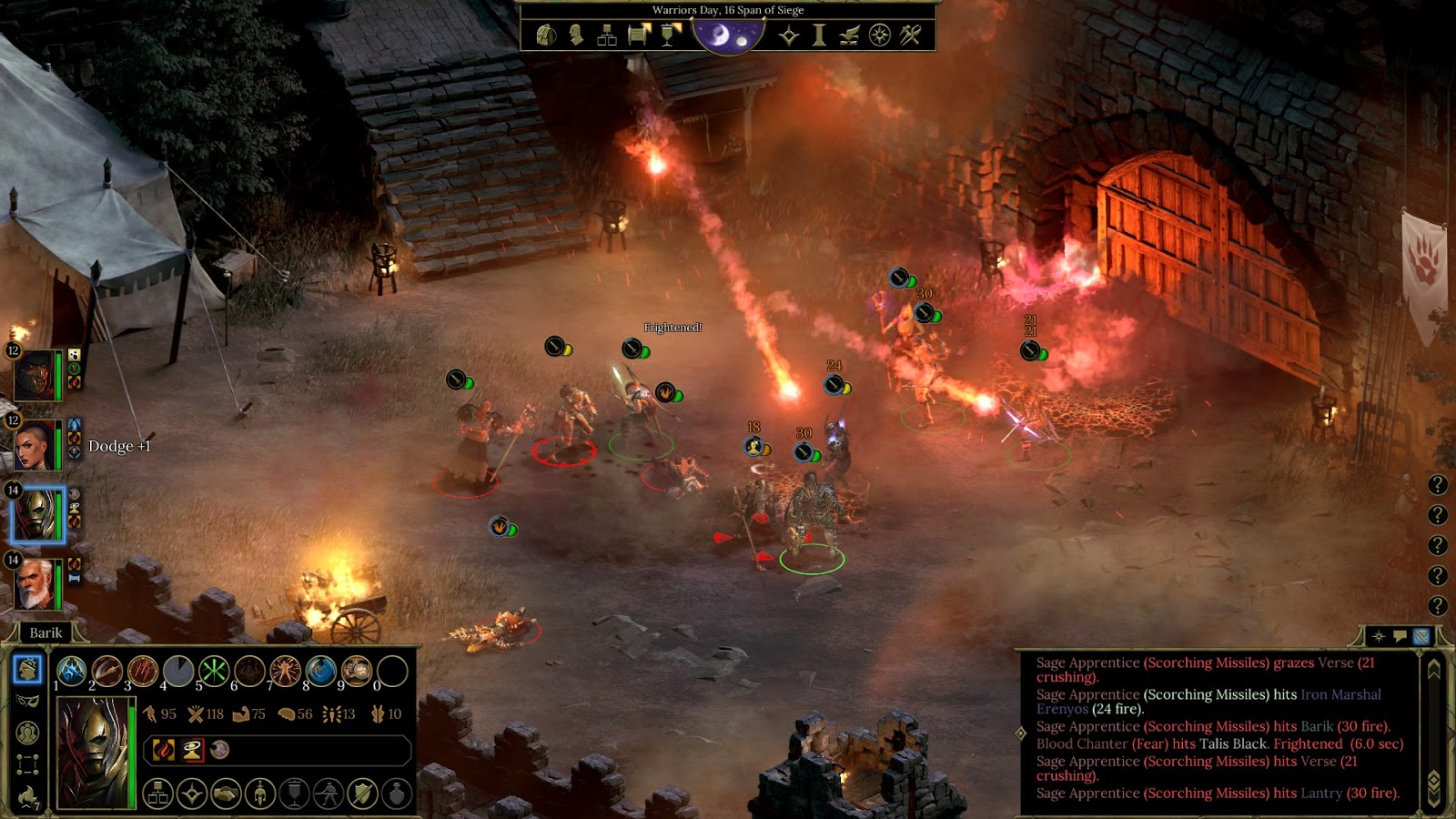Click the handshake icon in the action bar

tap(226, 794)
